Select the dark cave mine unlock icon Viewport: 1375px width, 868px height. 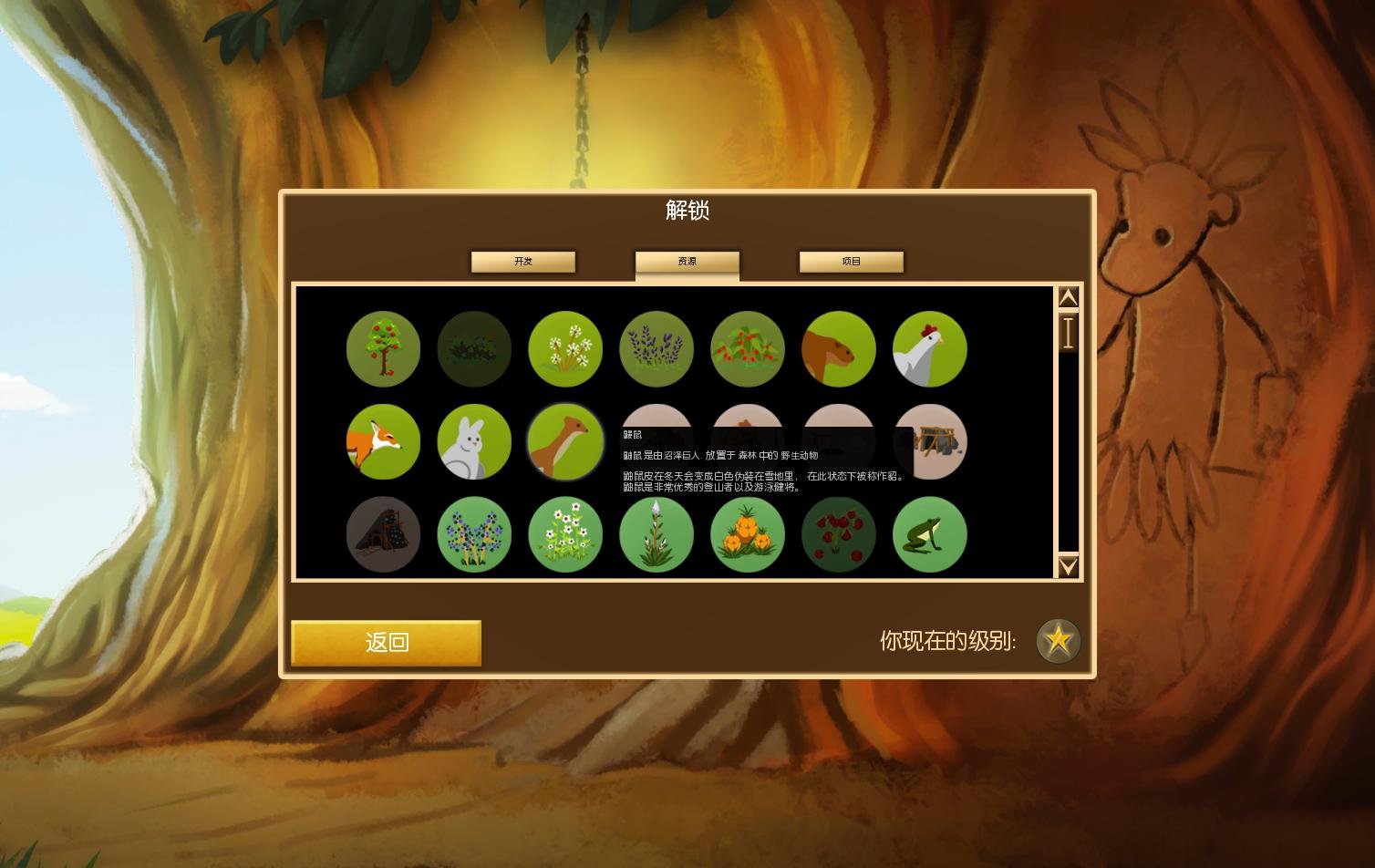click(383, 535)
